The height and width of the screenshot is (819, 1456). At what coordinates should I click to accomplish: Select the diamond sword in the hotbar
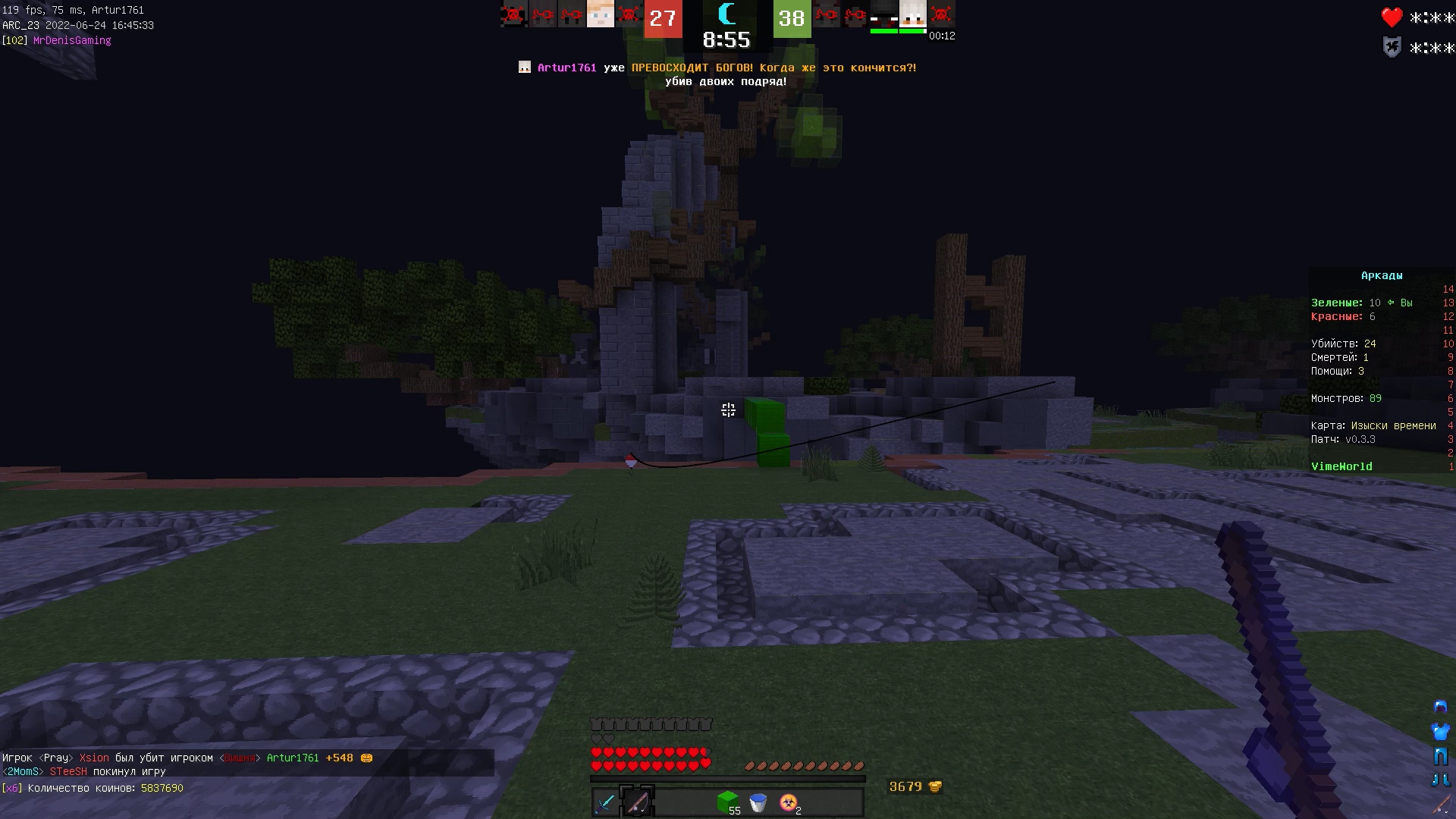tap(604, 802)
